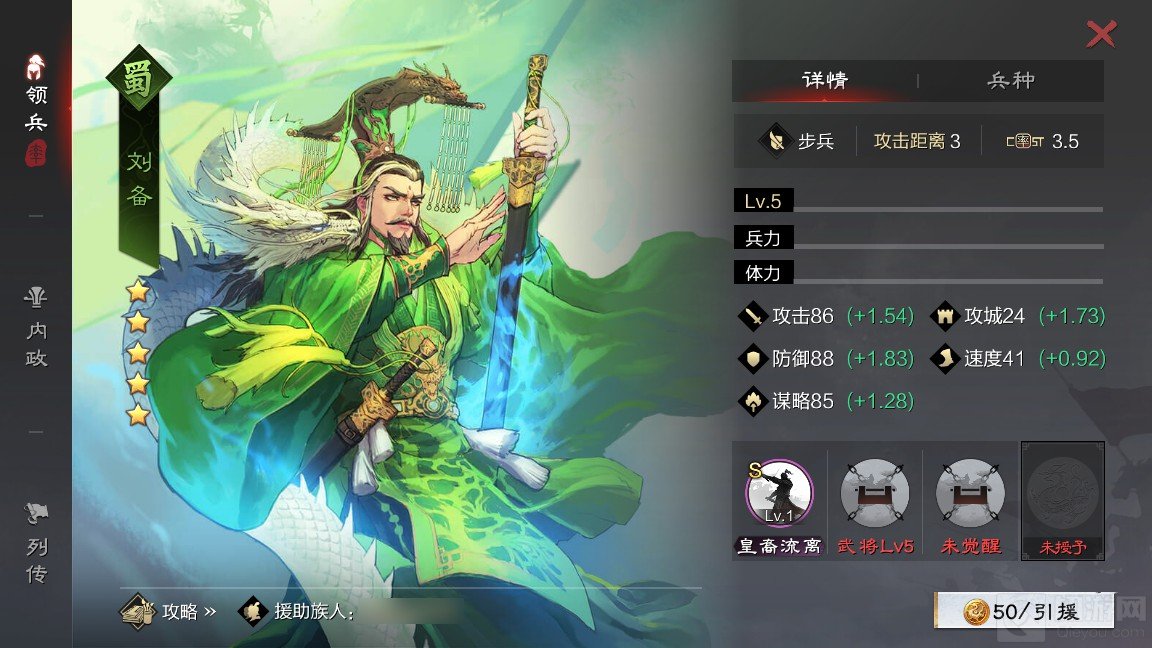Click the 援助族人 clan aid button
The image size is (1152, 648).
(298, 611)
